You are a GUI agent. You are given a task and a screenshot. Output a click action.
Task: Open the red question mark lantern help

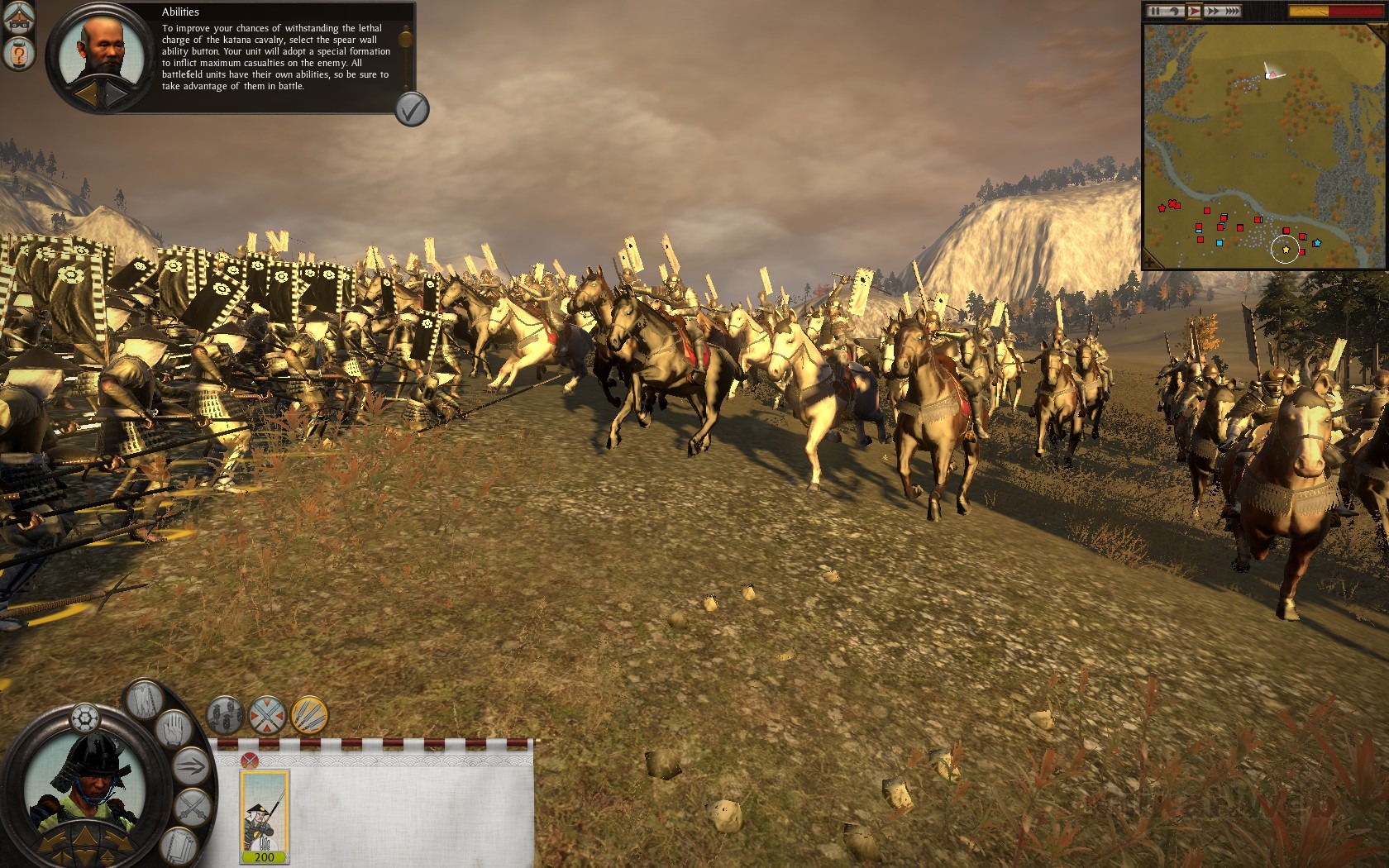17,55
